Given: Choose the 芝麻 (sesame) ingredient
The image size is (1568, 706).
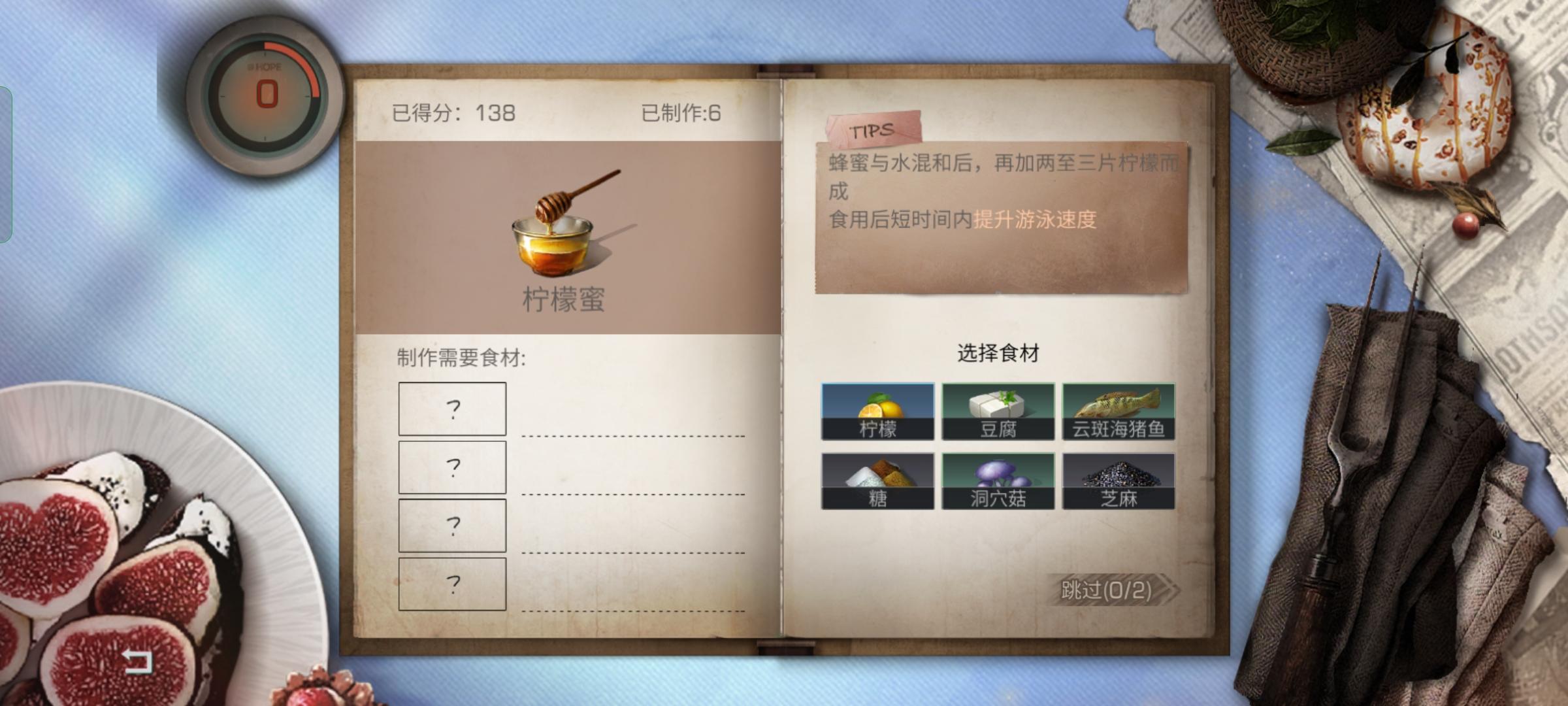Looking at the screenshot, I should (x=1120, y=480).
